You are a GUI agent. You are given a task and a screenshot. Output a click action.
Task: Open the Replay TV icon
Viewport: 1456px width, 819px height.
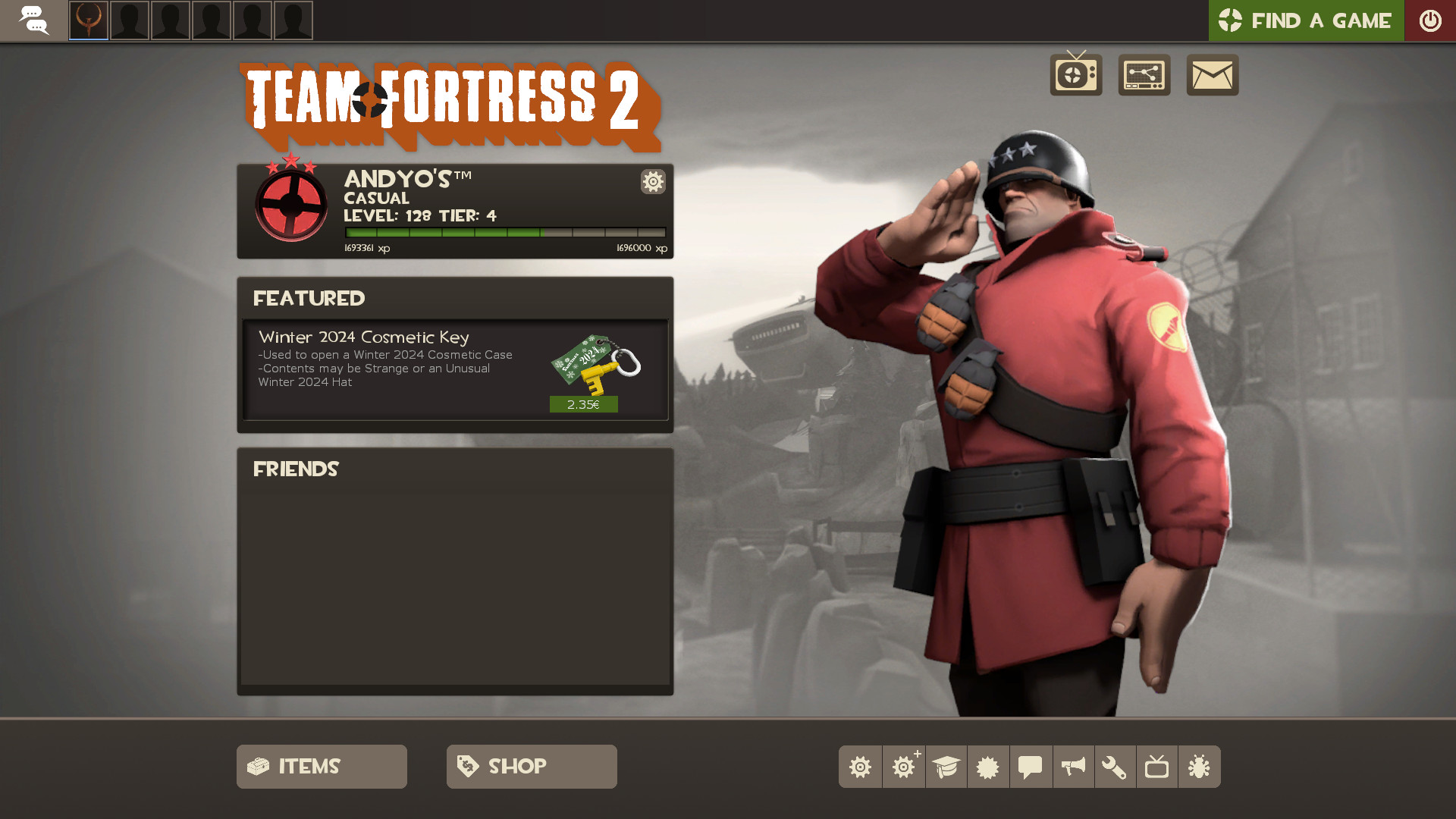pyautogui.click(x=1158, y=767)
